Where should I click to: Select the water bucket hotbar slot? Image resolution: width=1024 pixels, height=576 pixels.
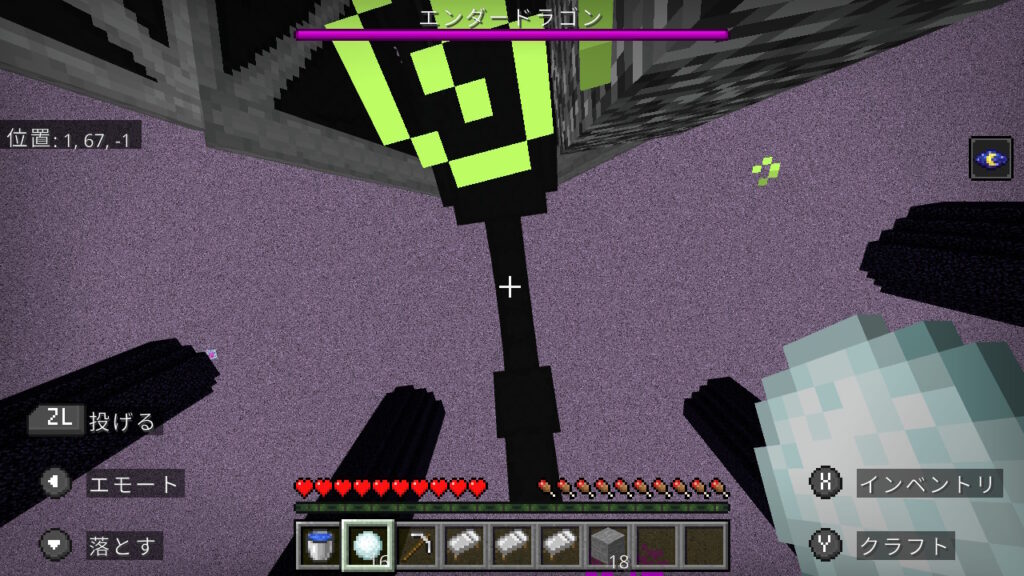coord(319,546)
